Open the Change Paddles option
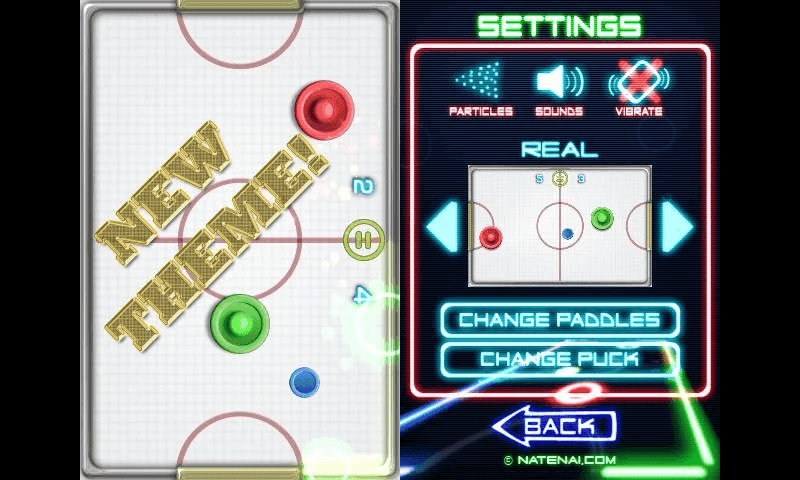800x480 pixels. tap(559, 320)
